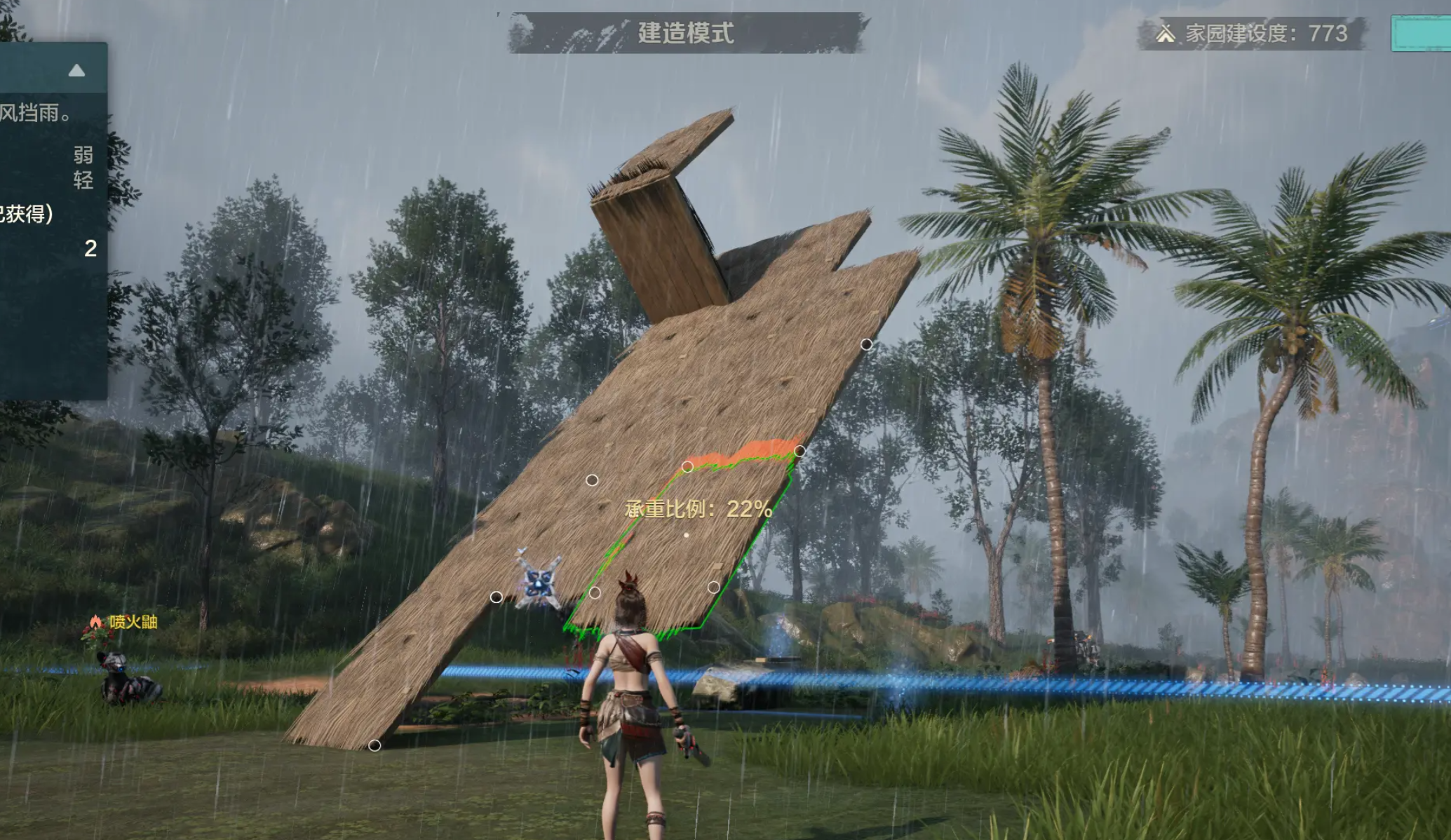
Task: Click the teal button in the top-right corner
Action: coord(1421,34)
